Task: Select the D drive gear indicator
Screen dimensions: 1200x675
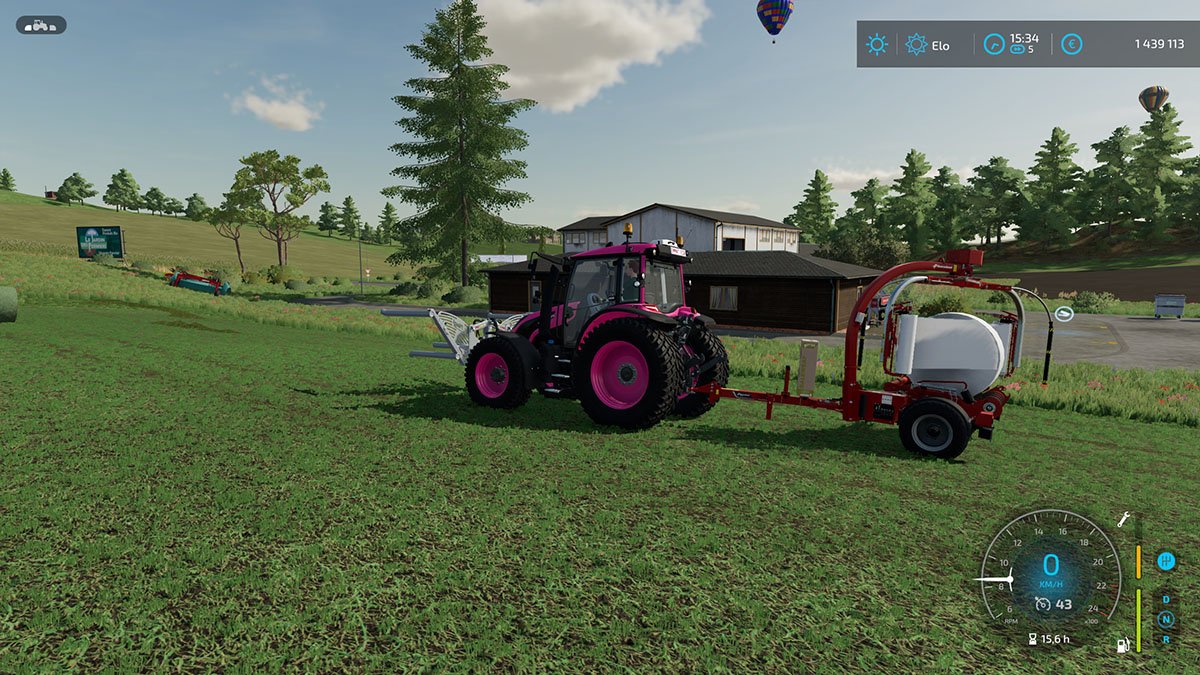Action: pyautogui.click(x=1165, y=601)
